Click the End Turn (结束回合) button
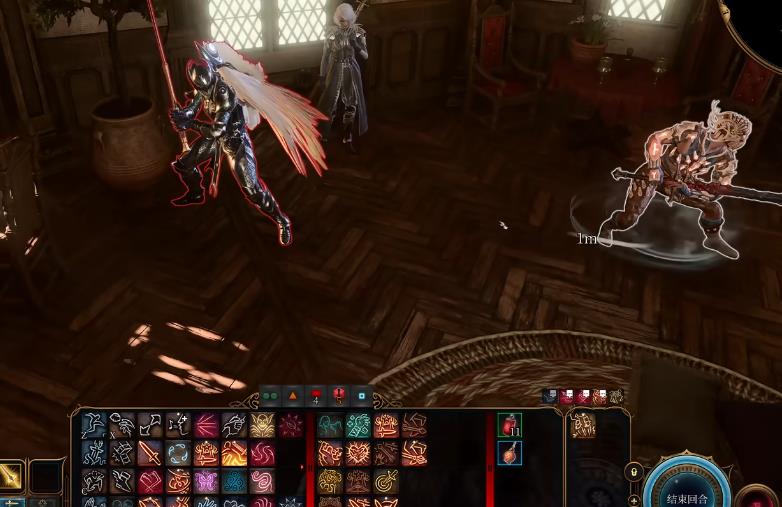 (x=688, y=496)
